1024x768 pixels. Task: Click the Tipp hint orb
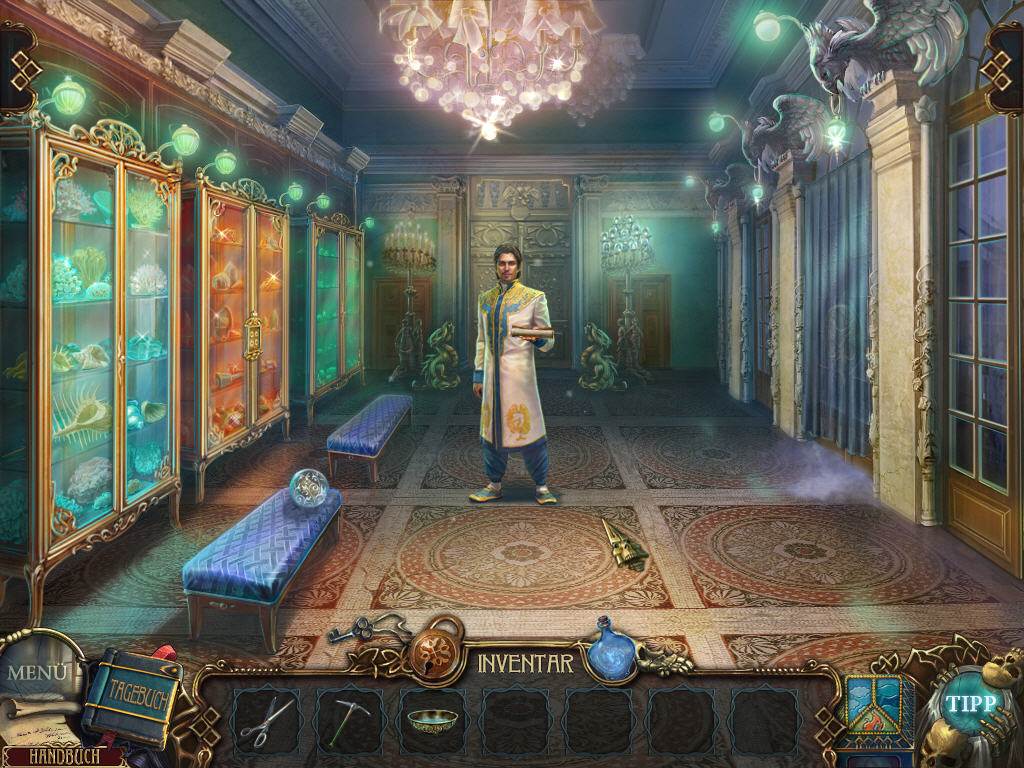[970, 703]
